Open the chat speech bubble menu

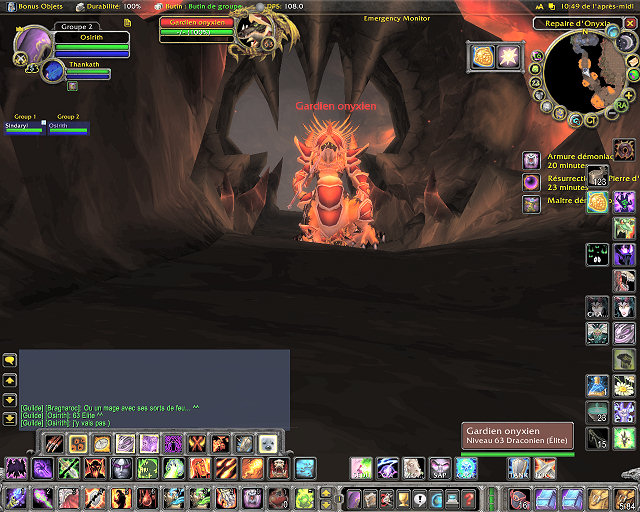point(10,360)
